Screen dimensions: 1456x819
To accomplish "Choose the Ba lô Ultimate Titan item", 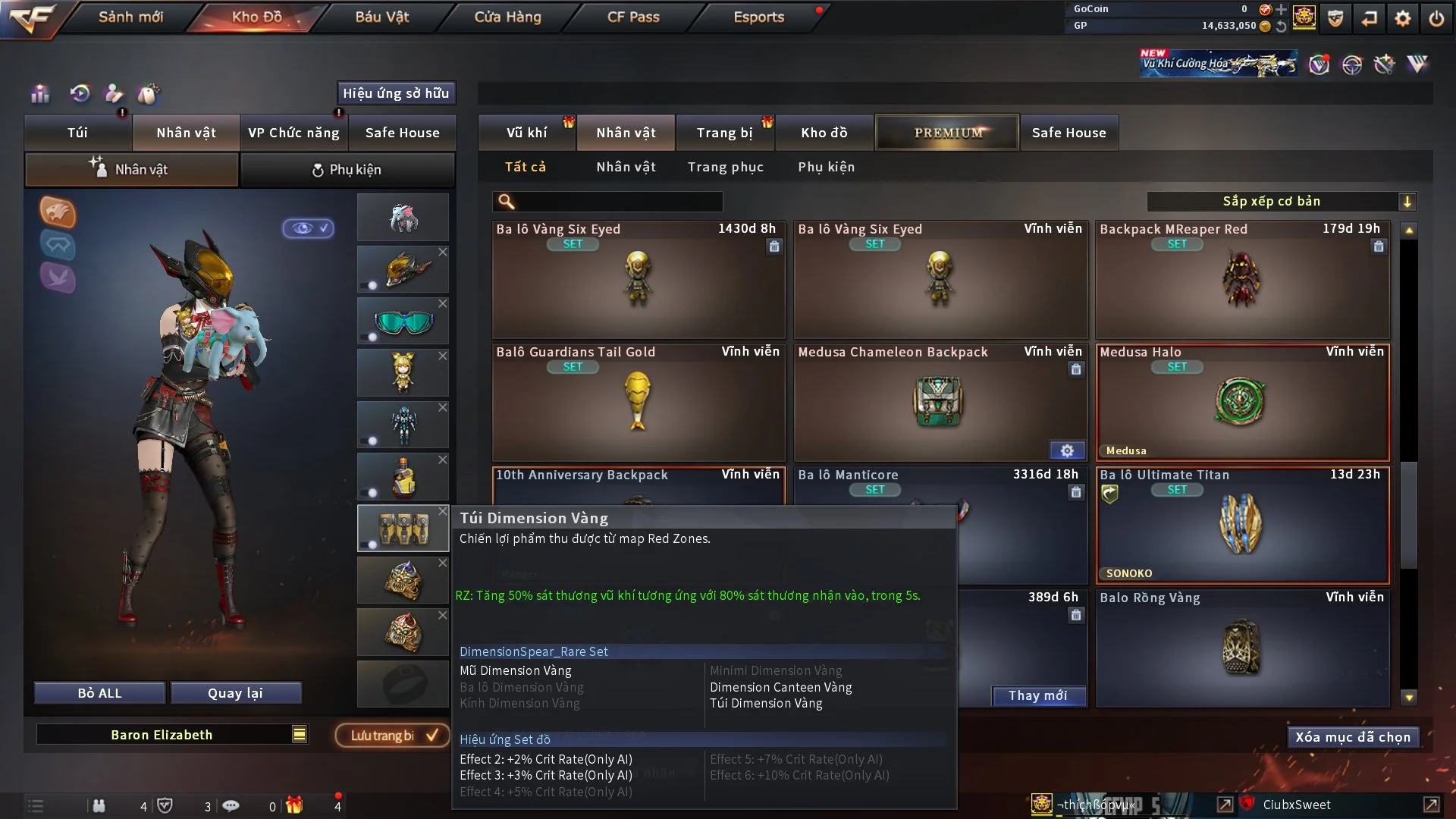I will (1242, 526).
